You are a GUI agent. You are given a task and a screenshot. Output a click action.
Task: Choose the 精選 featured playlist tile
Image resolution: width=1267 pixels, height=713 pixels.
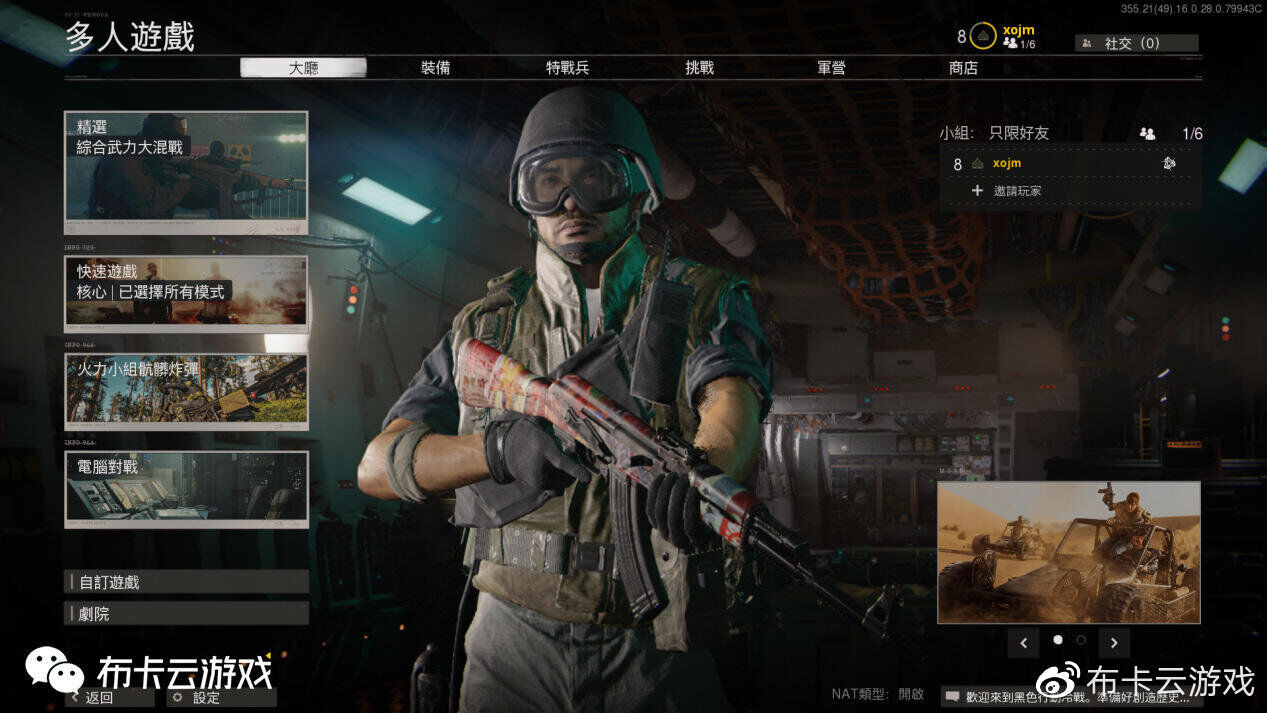click(x=186, y=172)
